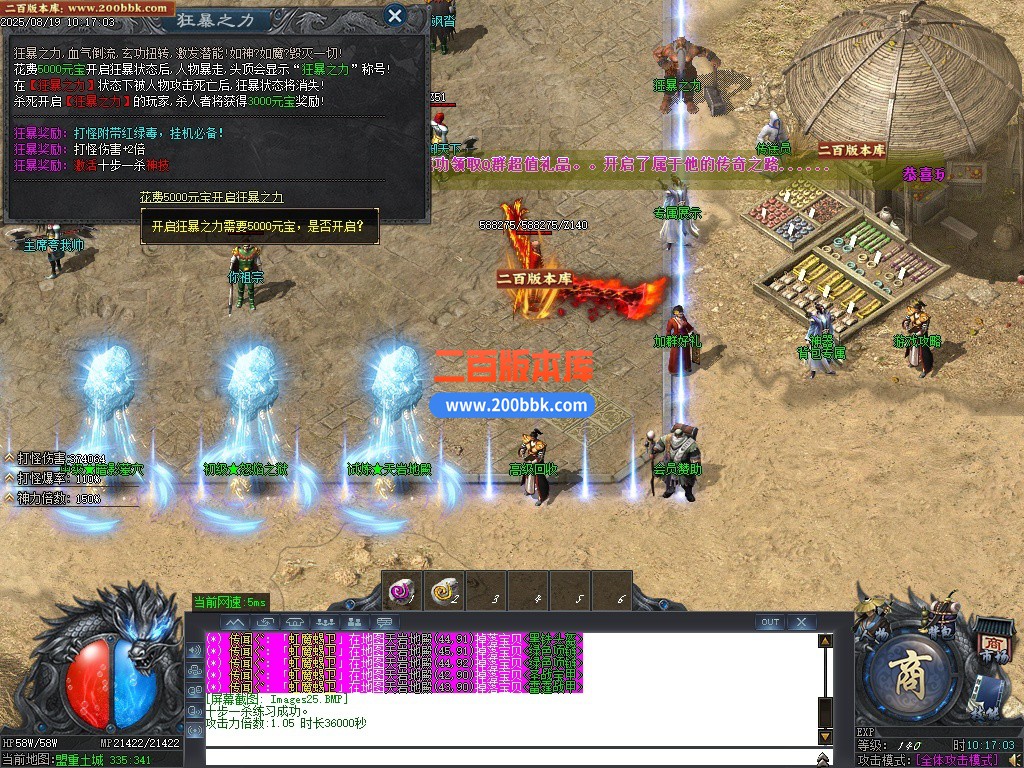This screenshot has width=1024, height=768.
Task: Click the double-chevron at chat bottom right
Action: [824, 760]
